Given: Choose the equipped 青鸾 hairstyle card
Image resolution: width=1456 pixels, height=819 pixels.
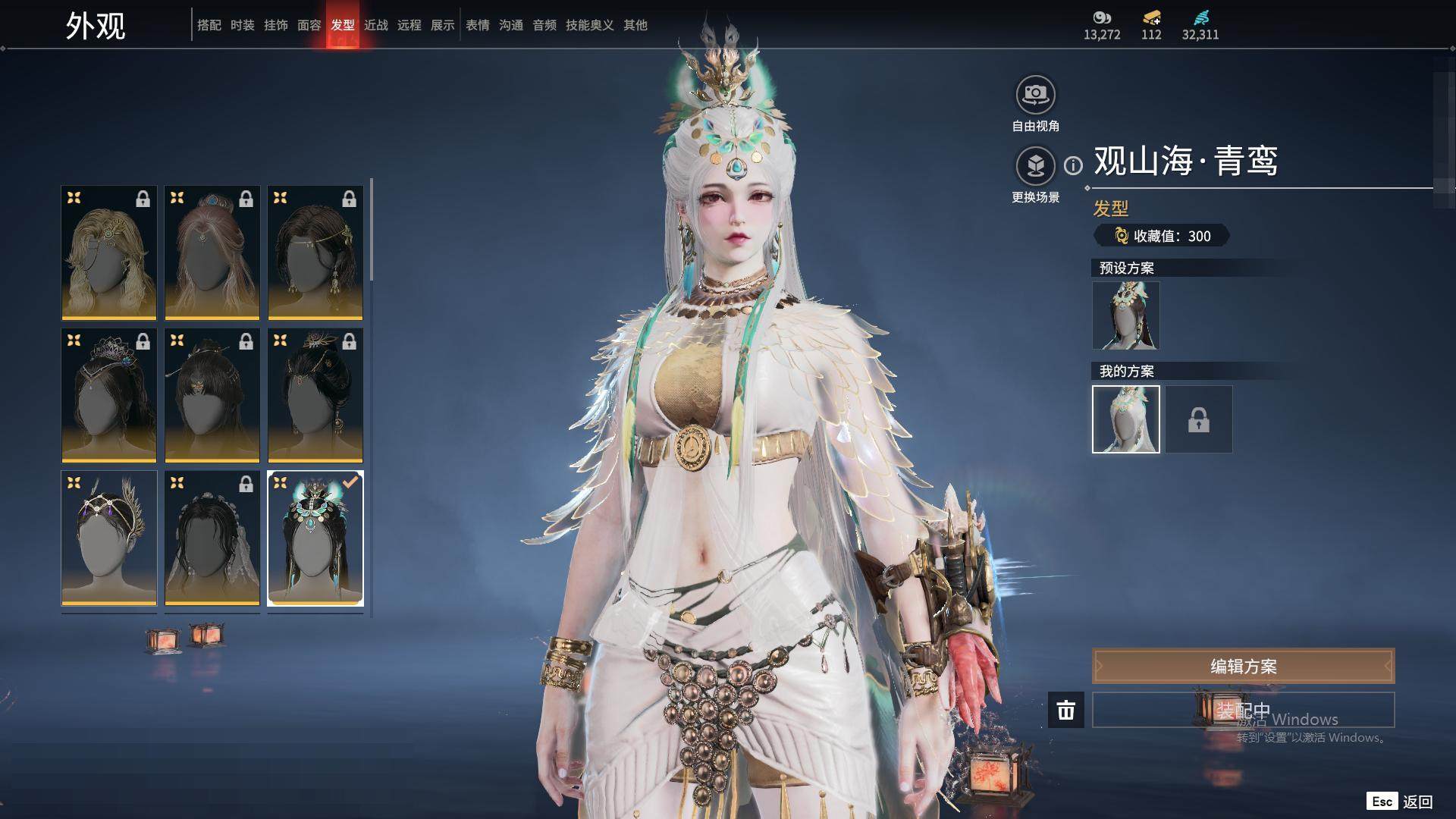Looking at the screenshot, I should [x=315, y=538].
